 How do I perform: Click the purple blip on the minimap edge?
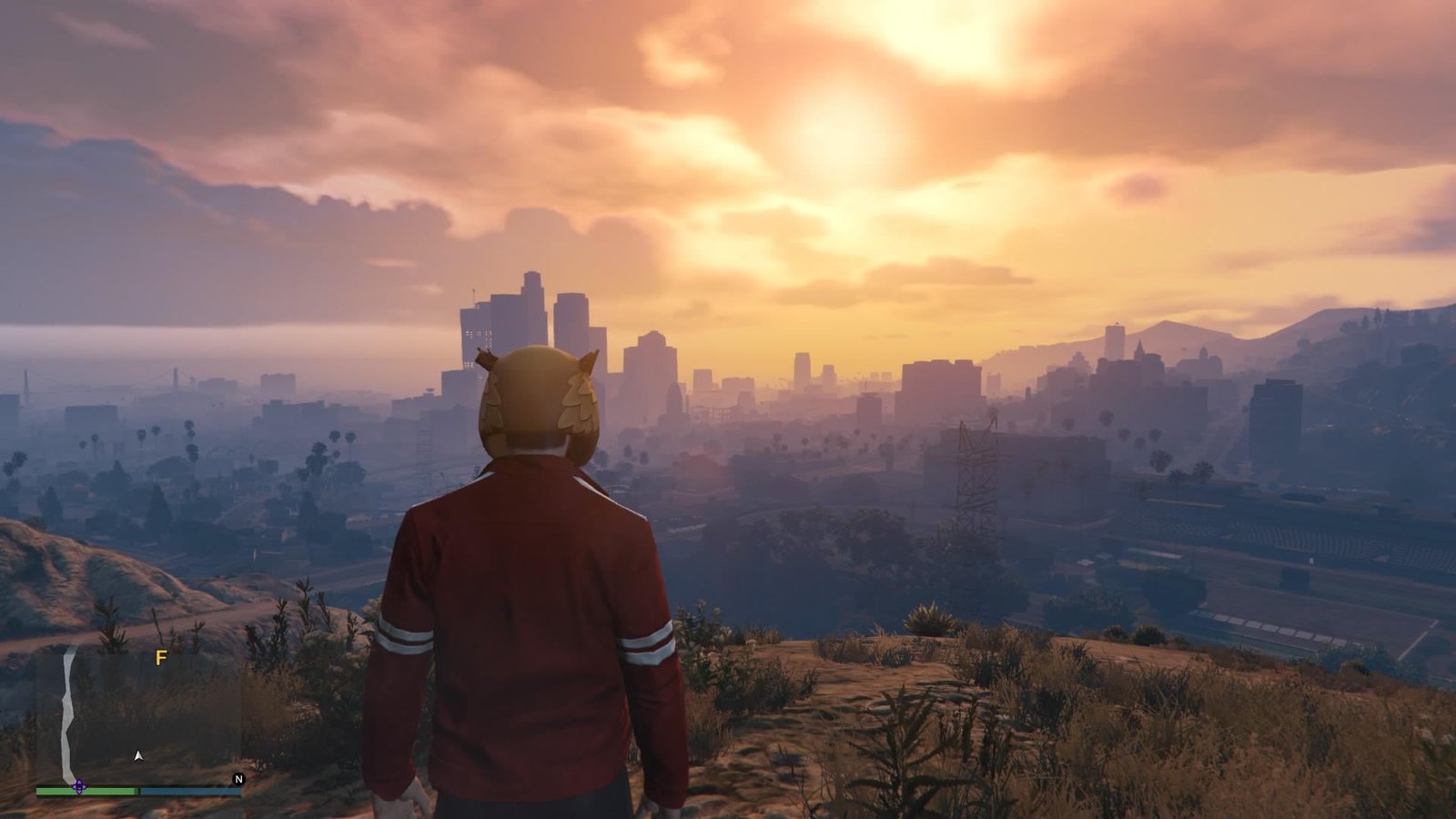click(x=78, y=787)
